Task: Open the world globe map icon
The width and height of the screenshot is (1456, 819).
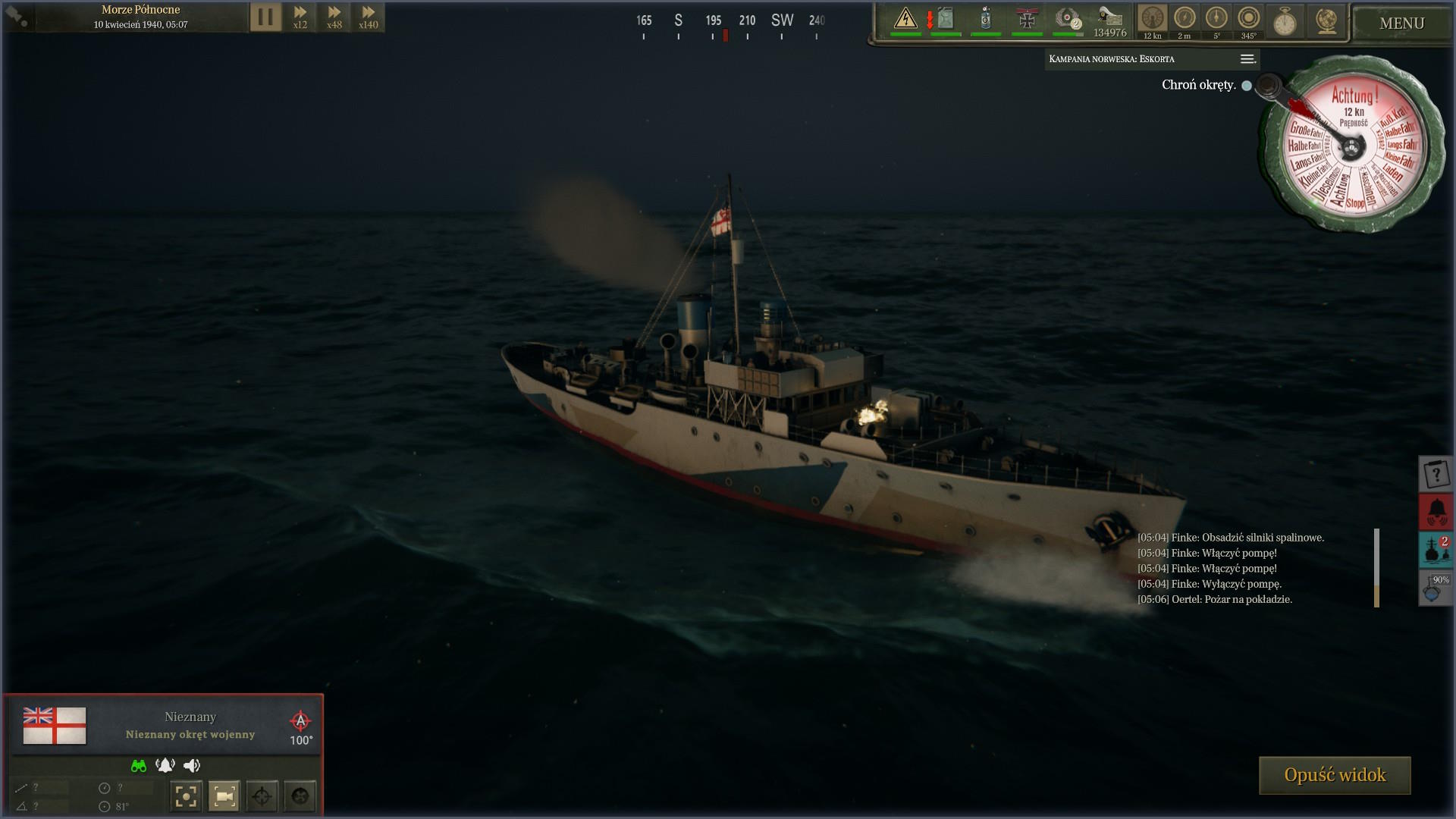Action: [x=1326, y=21]
